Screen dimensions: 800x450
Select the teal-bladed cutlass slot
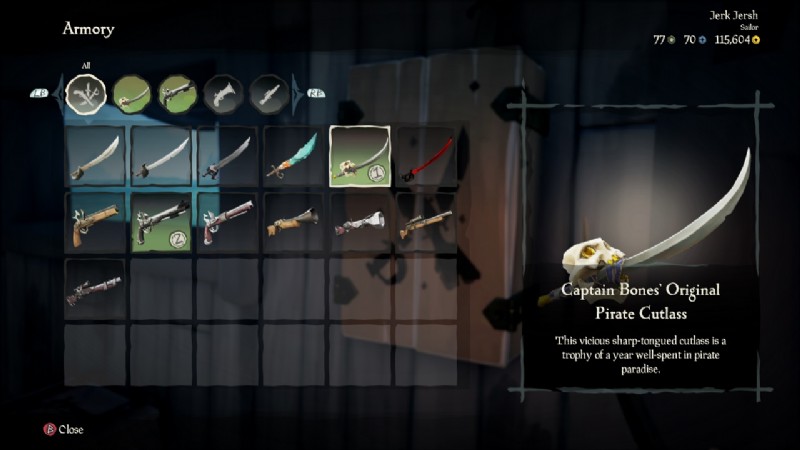point(293,156)
